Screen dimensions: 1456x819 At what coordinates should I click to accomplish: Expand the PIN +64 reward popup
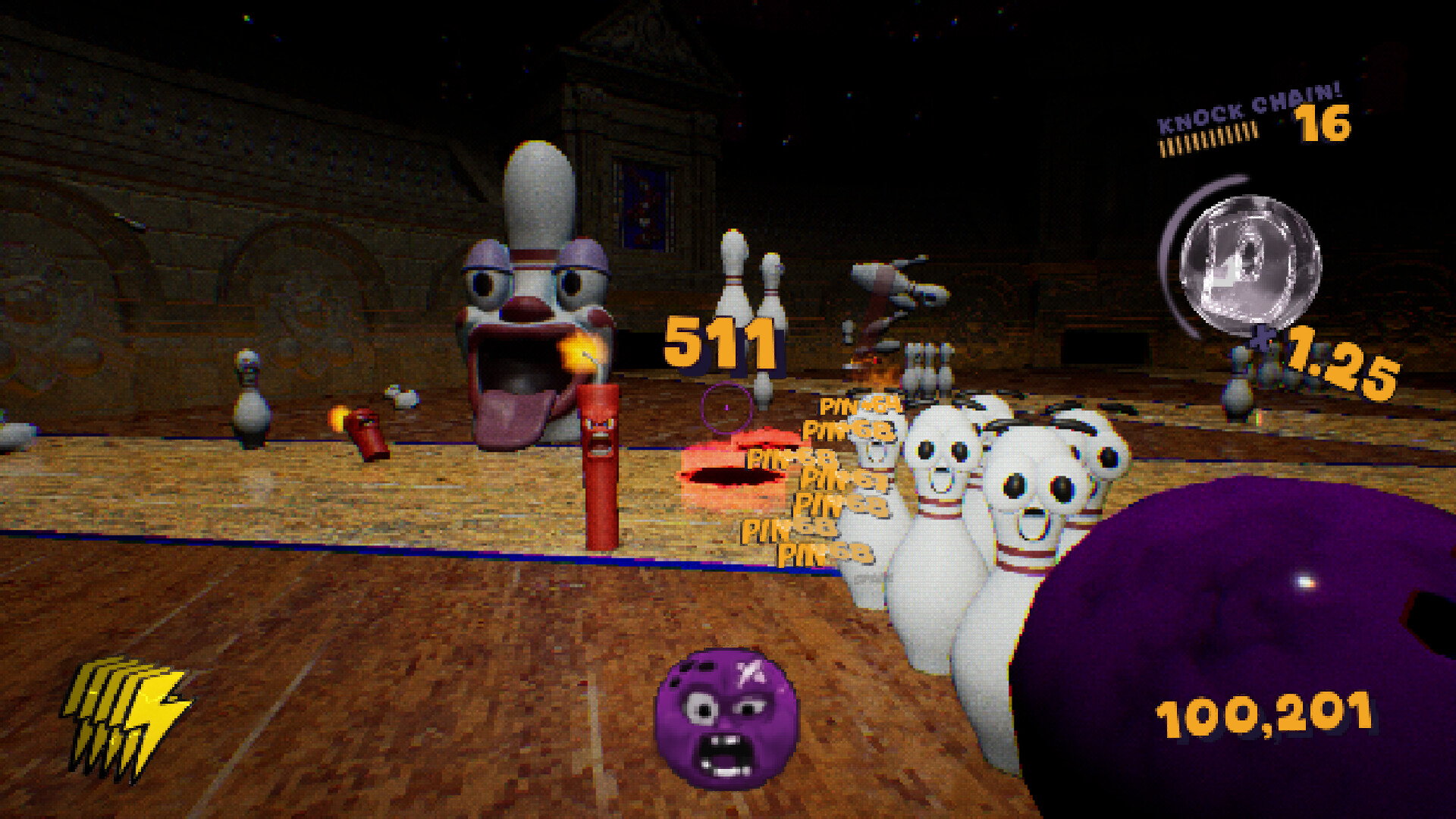861,406
